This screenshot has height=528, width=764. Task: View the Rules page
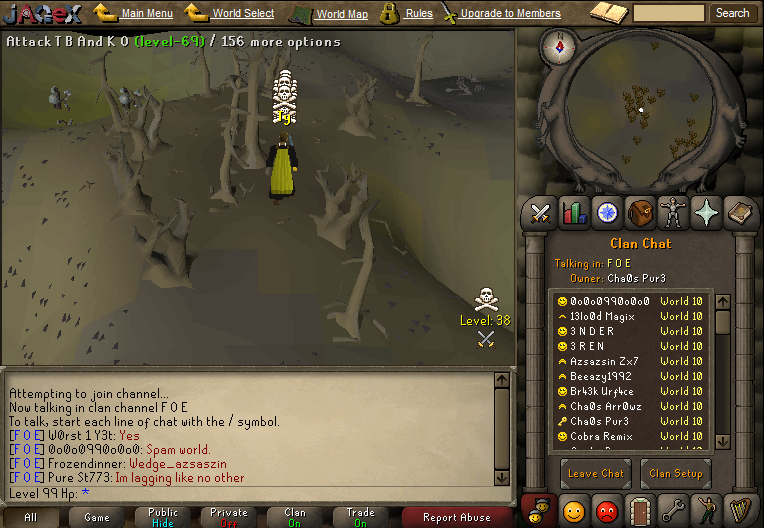click(419, 14)
